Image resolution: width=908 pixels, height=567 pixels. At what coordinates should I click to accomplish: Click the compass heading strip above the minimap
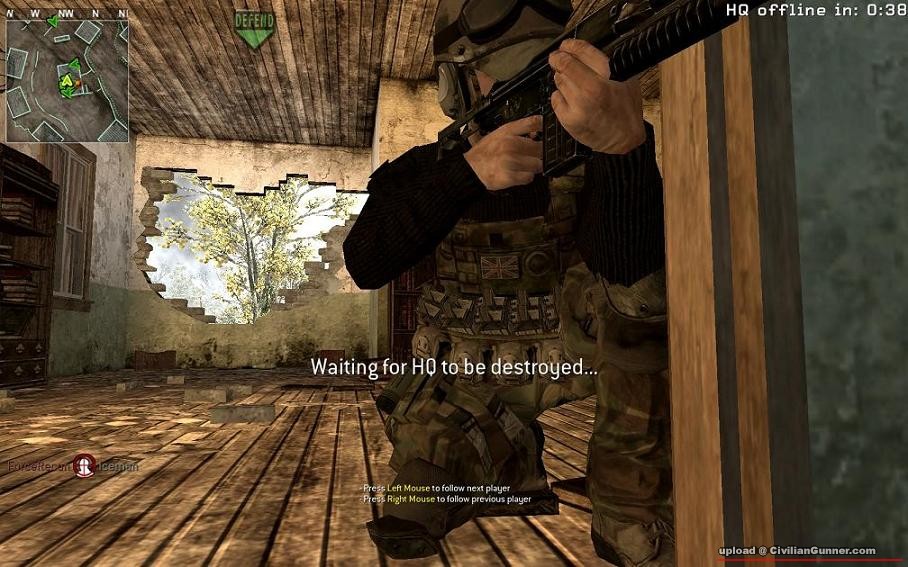(x=67, y=12)
